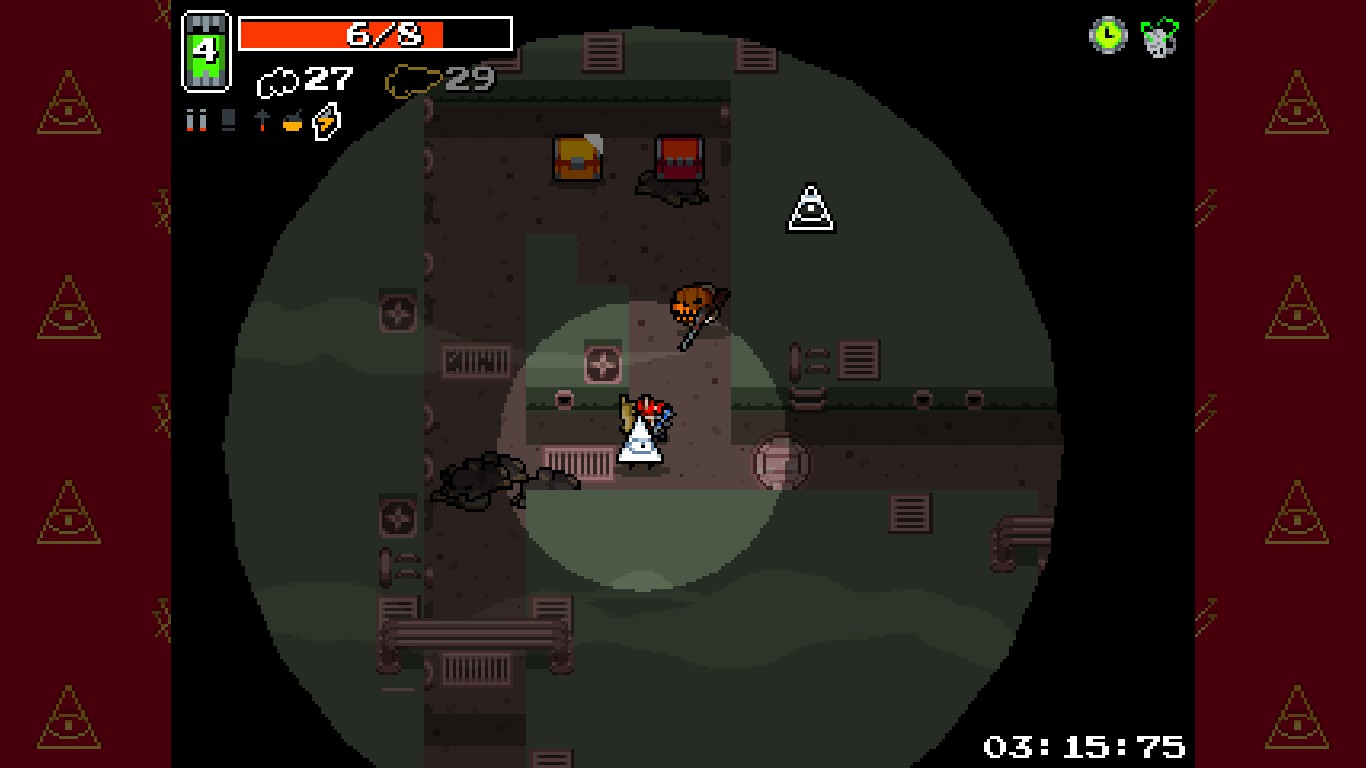Click the battery level gauge showing 4
1366x768 pixels.
[x=207, y=50]
